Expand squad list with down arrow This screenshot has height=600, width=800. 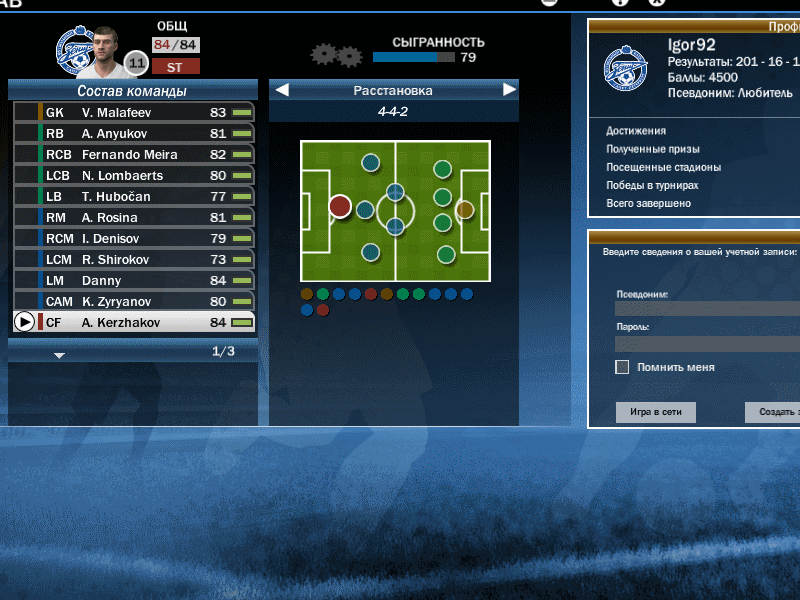click(59, 355)
